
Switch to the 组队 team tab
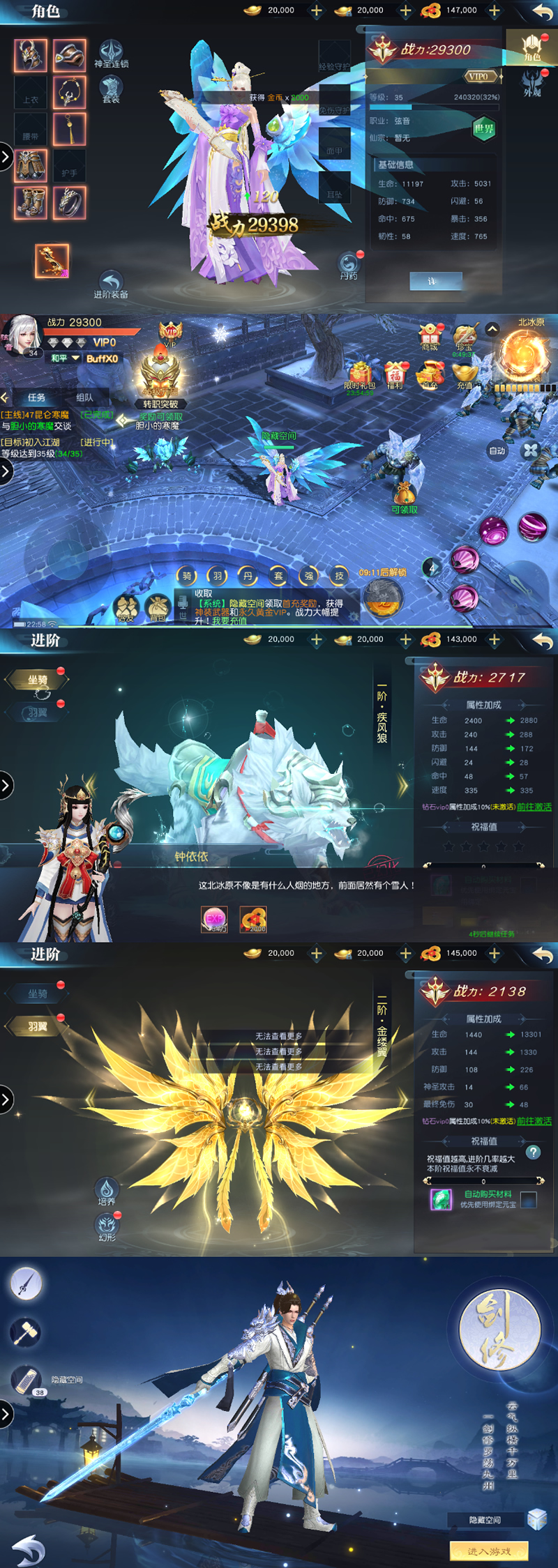coord(84,397)
